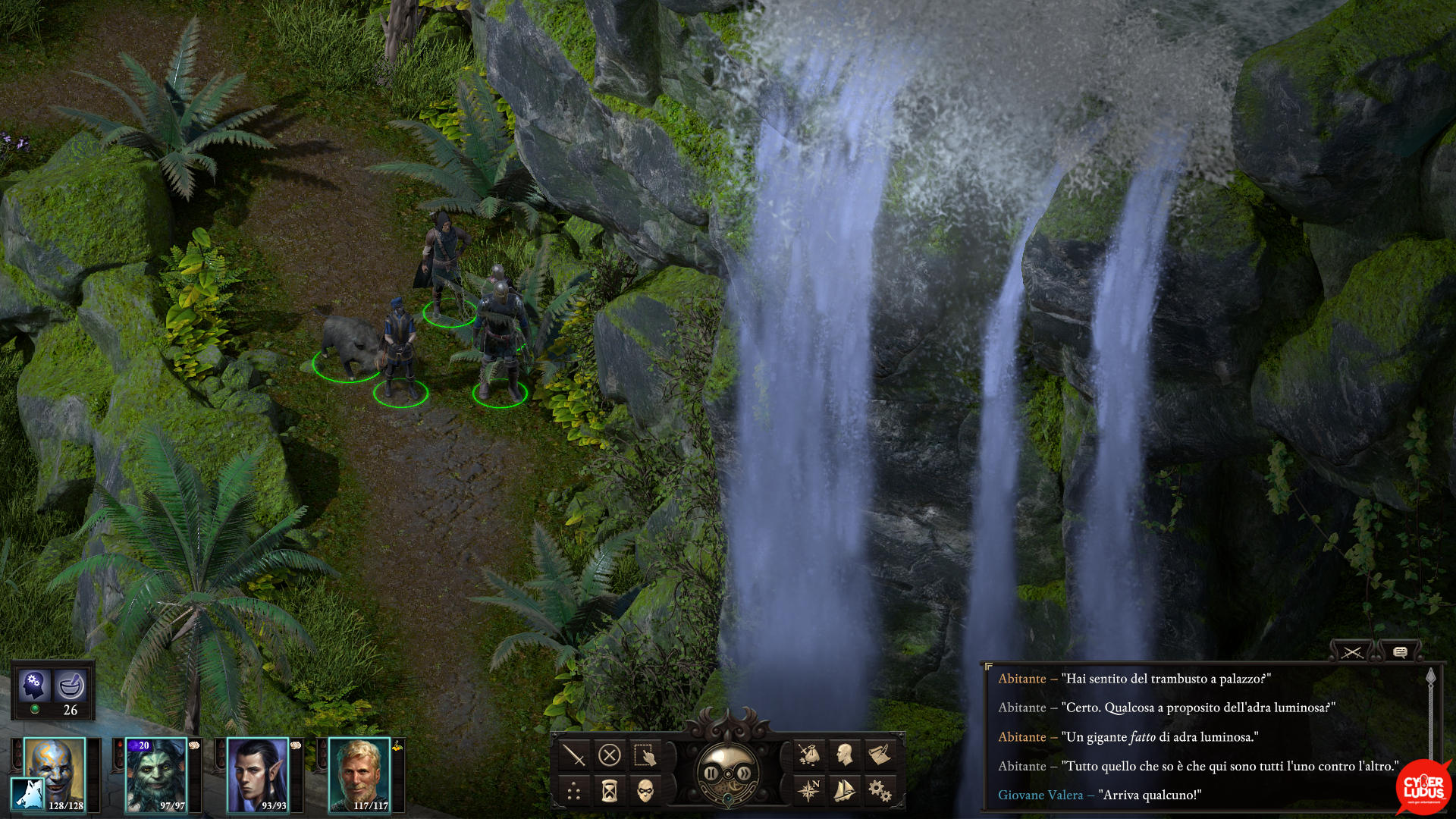Open the ship management icon
The width and height of the screenshot is (1456, 819).
[x=844, y=792]
